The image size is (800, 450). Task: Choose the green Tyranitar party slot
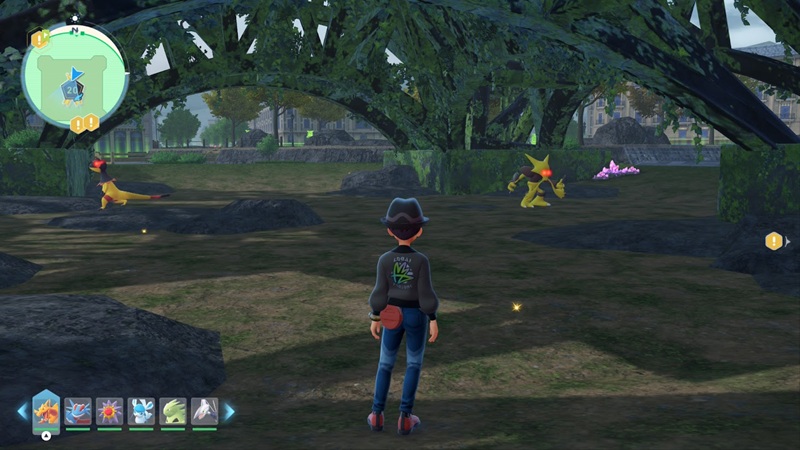point(173,411)
